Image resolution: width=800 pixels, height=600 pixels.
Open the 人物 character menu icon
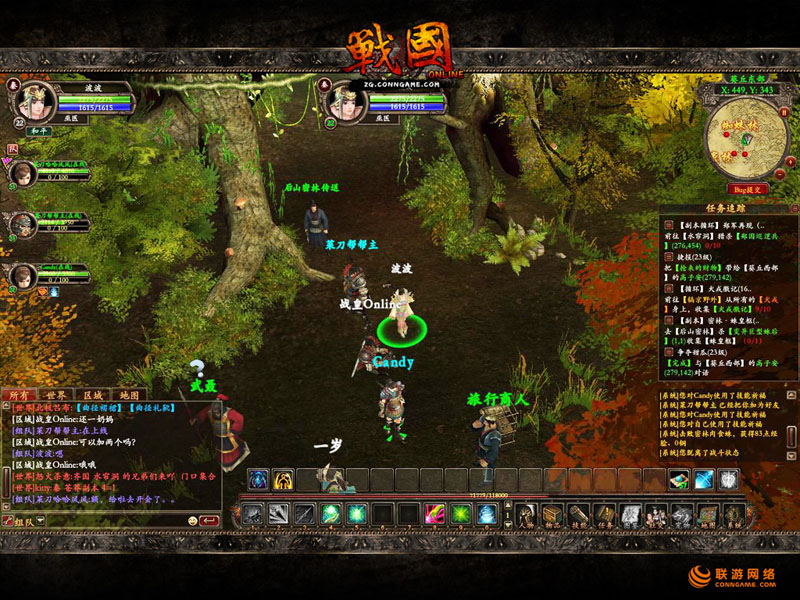pos(526,514)
